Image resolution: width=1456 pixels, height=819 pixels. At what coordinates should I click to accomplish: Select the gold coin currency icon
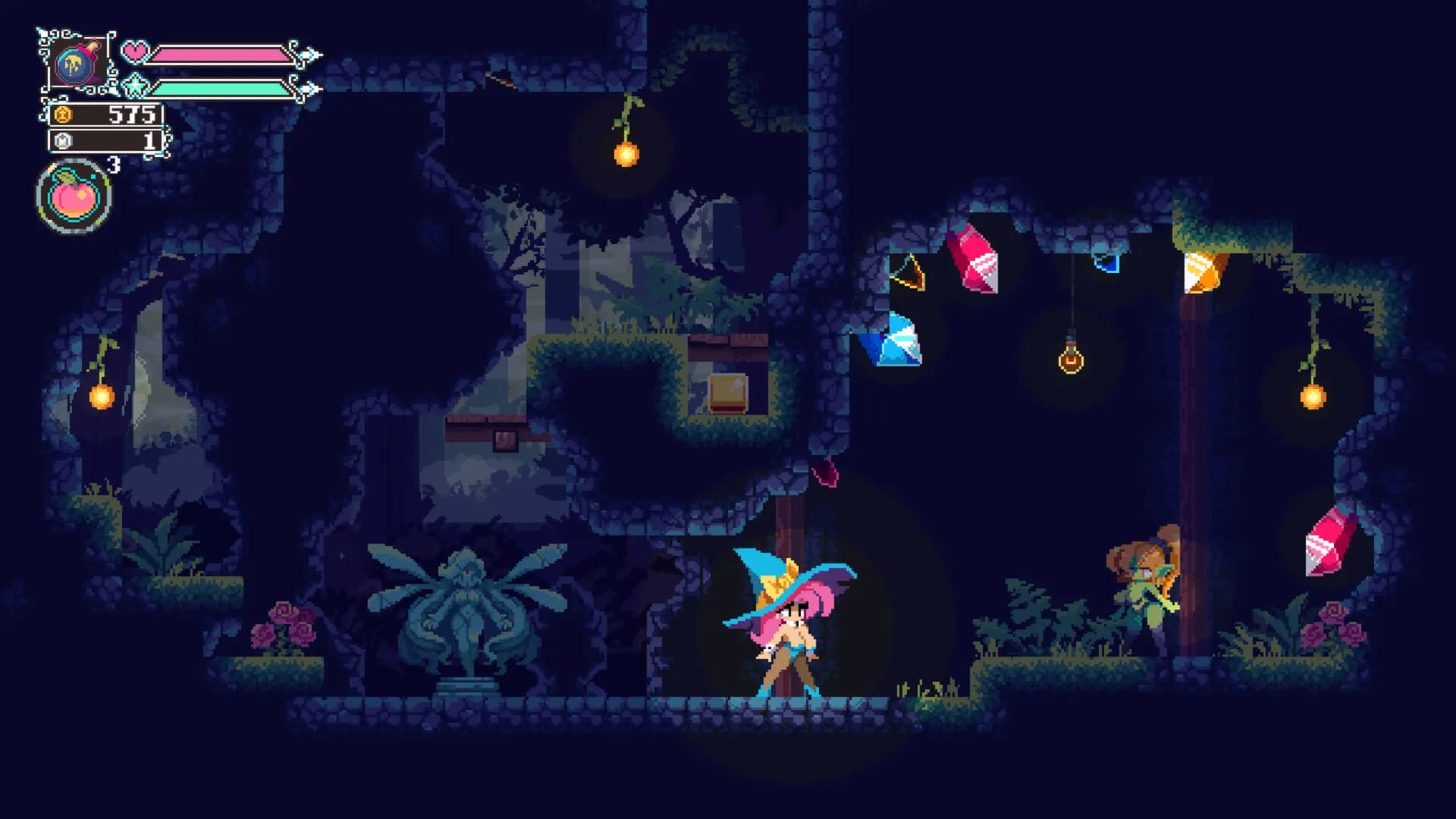pos(63,115)
